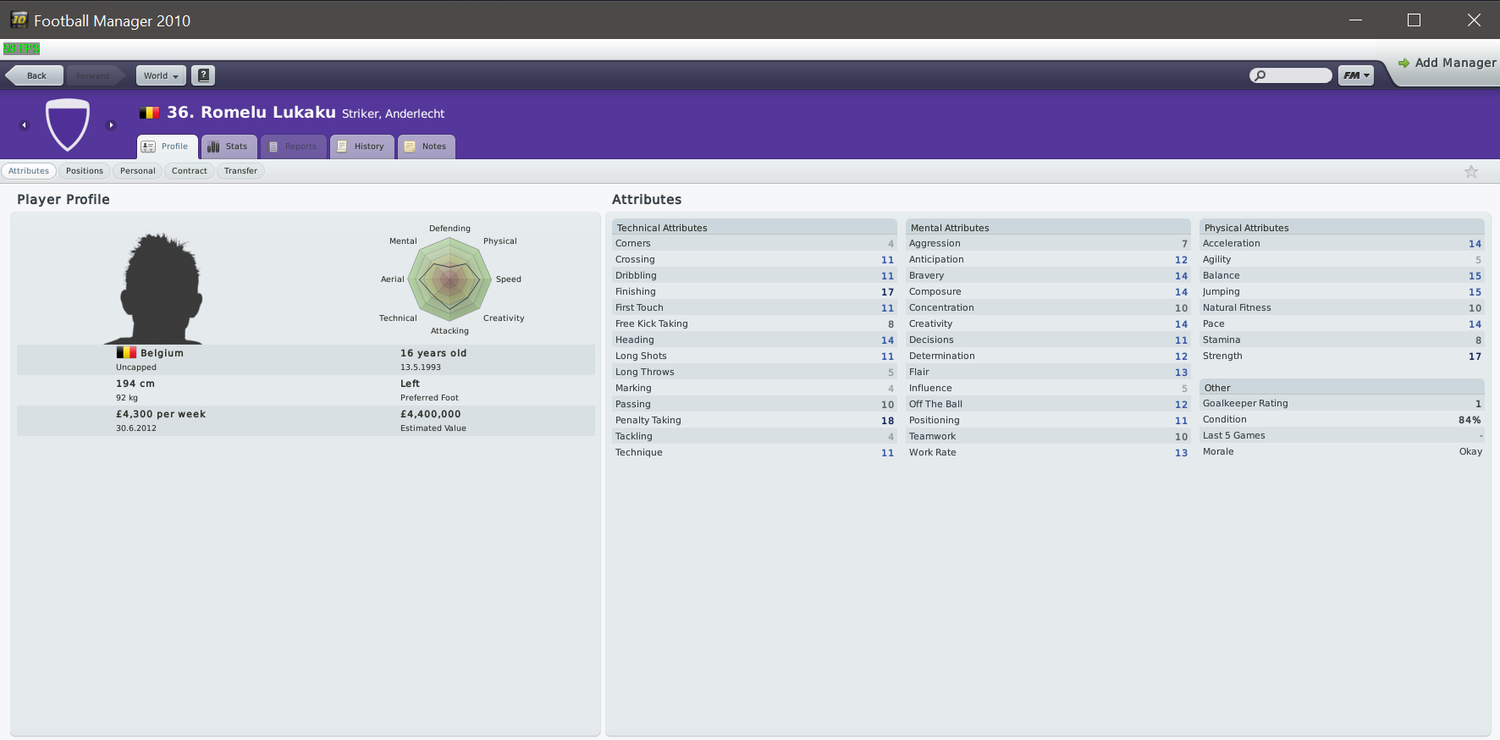Minimize the game window

coord(1355,20)
